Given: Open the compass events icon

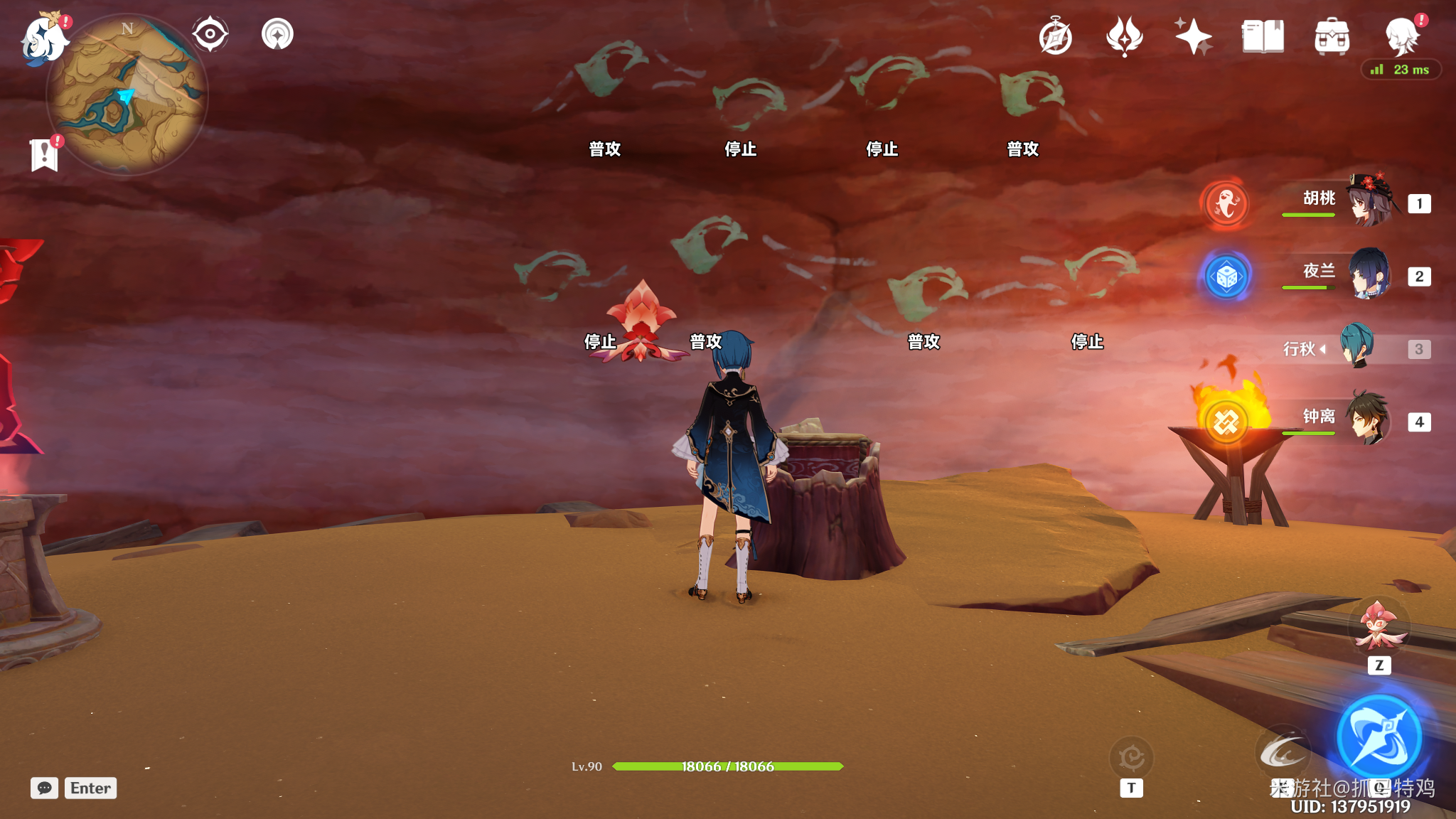Looking at the screenshot, I should click(x=1055, y=37).
